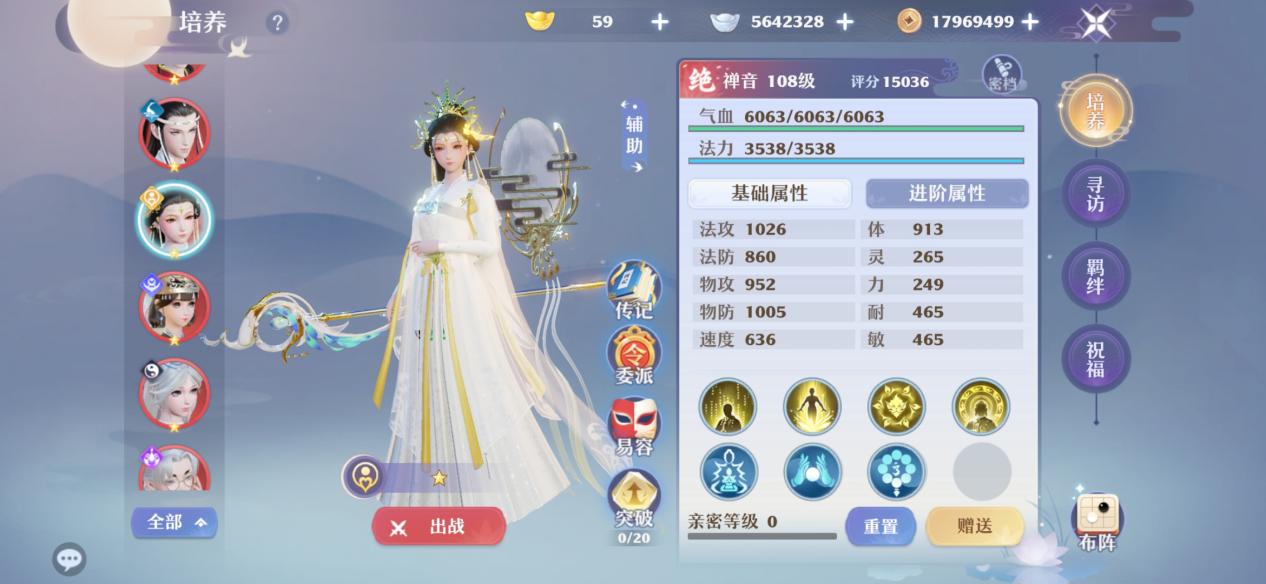
Task: Open the chat bubble icon
Action: point(69,558)
